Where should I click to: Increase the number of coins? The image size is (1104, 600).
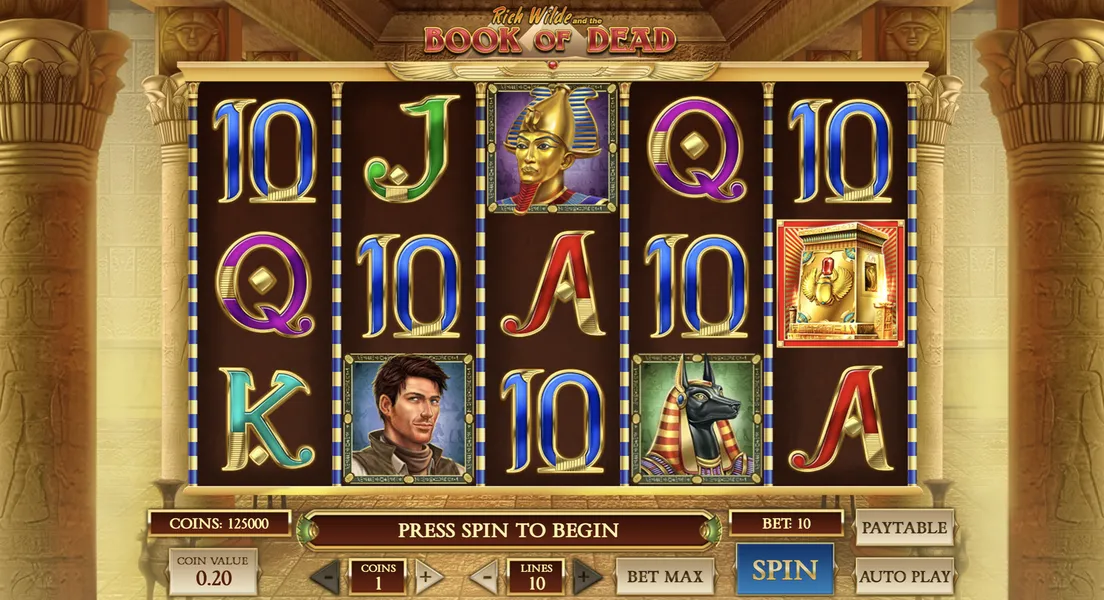424,576
